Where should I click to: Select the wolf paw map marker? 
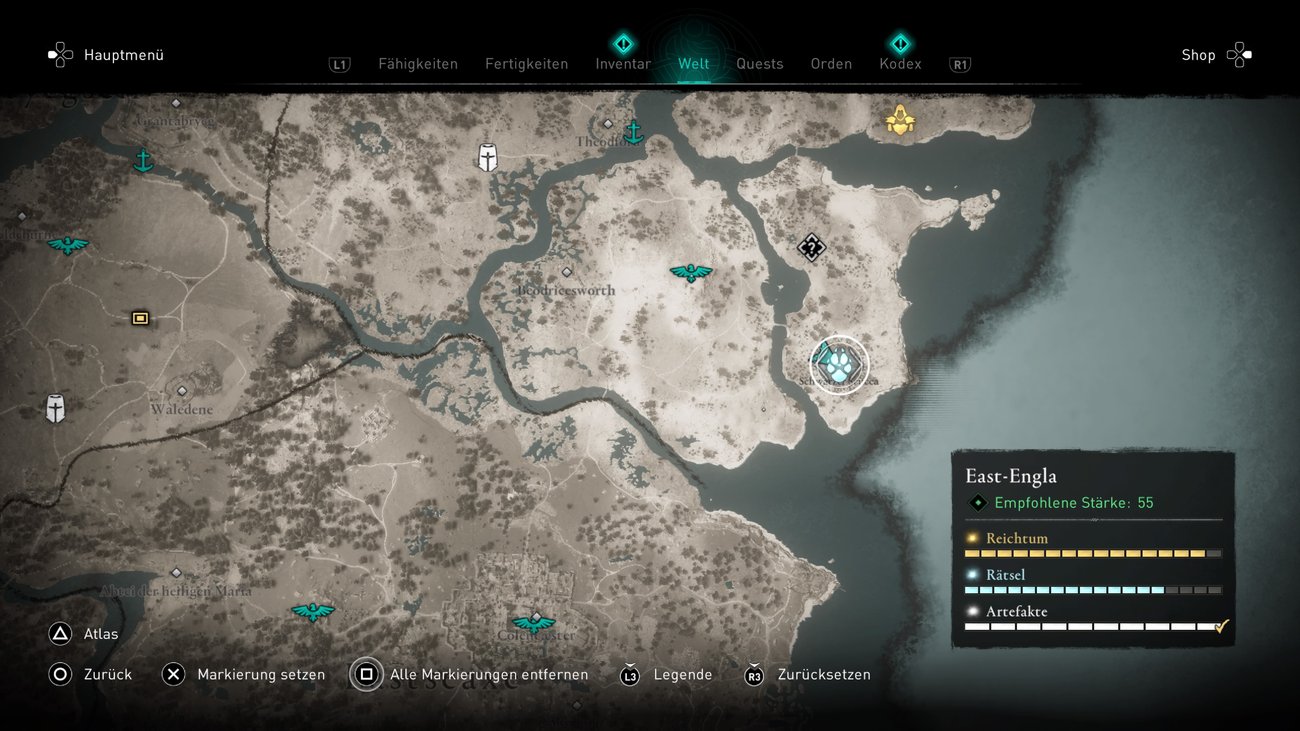click(x=839, y=365)
